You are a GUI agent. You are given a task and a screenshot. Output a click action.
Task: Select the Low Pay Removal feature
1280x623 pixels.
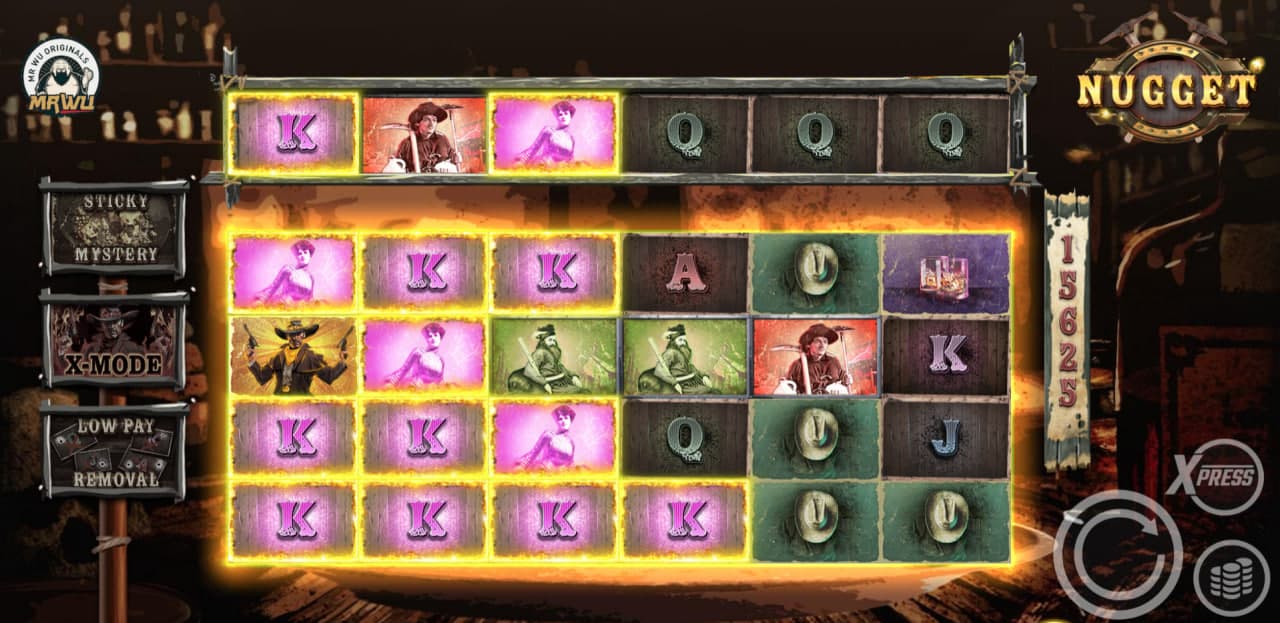(114, 450)
